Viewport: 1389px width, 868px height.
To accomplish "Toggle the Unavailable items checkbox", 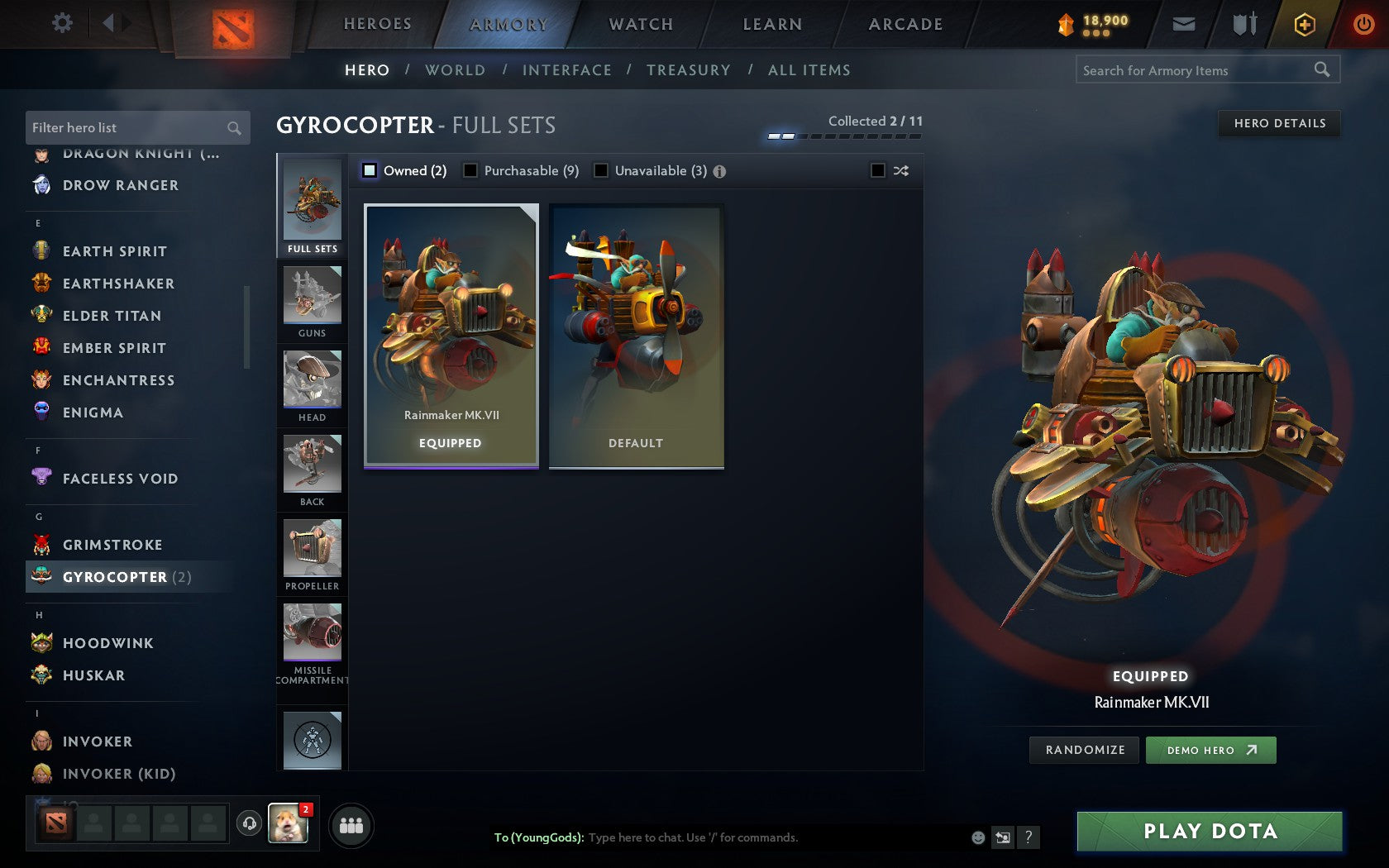I will [x=599, y=170].
